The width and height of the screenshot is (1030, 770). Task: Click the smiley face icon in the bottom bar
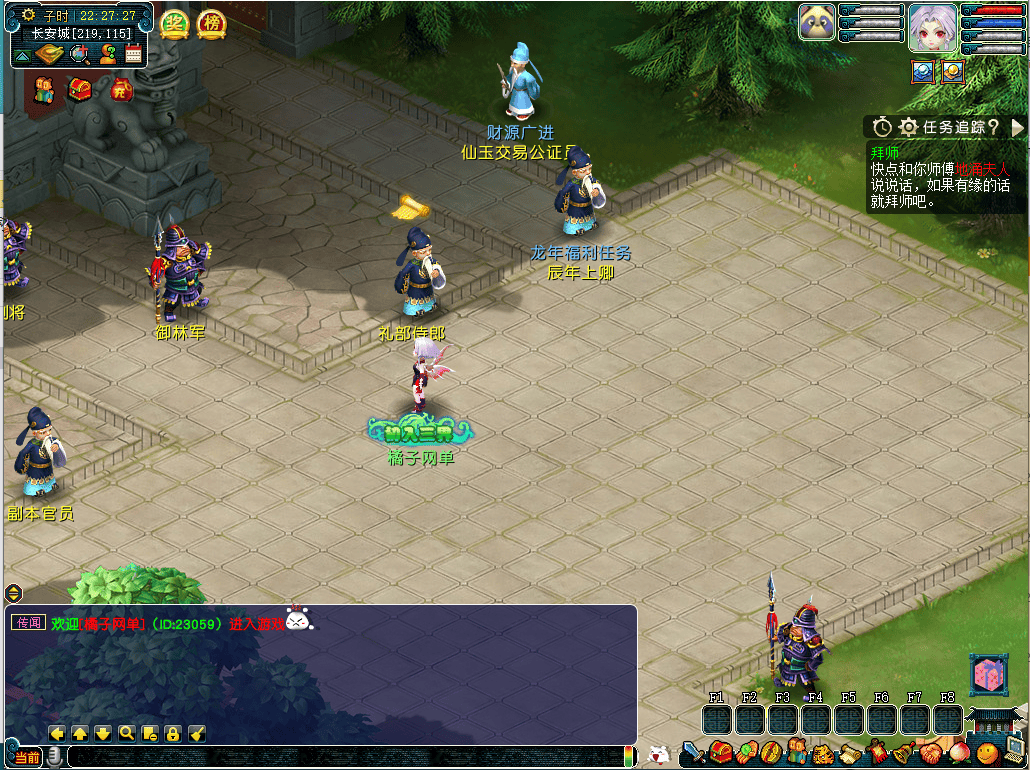pyautogui.click(x=987, y=752)
